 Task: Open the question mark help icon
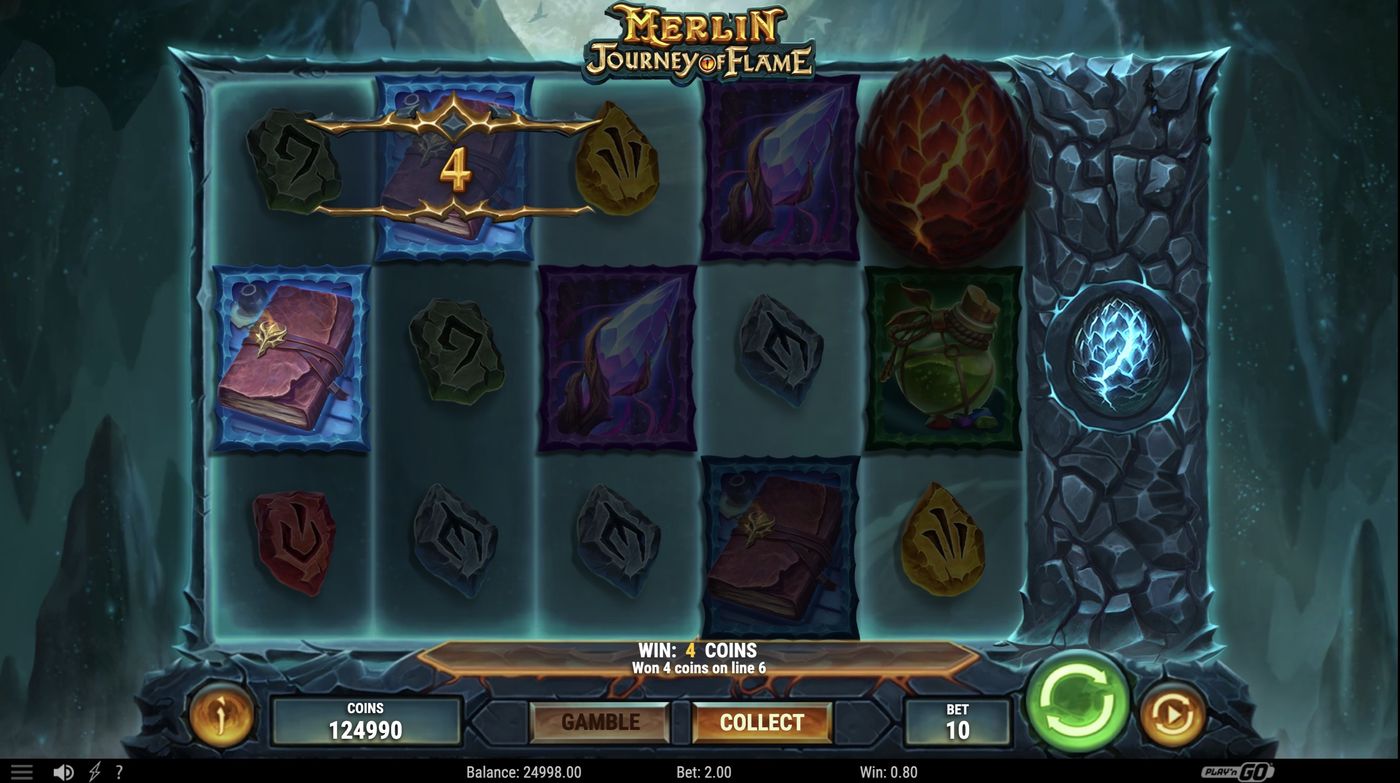point(120,770)
